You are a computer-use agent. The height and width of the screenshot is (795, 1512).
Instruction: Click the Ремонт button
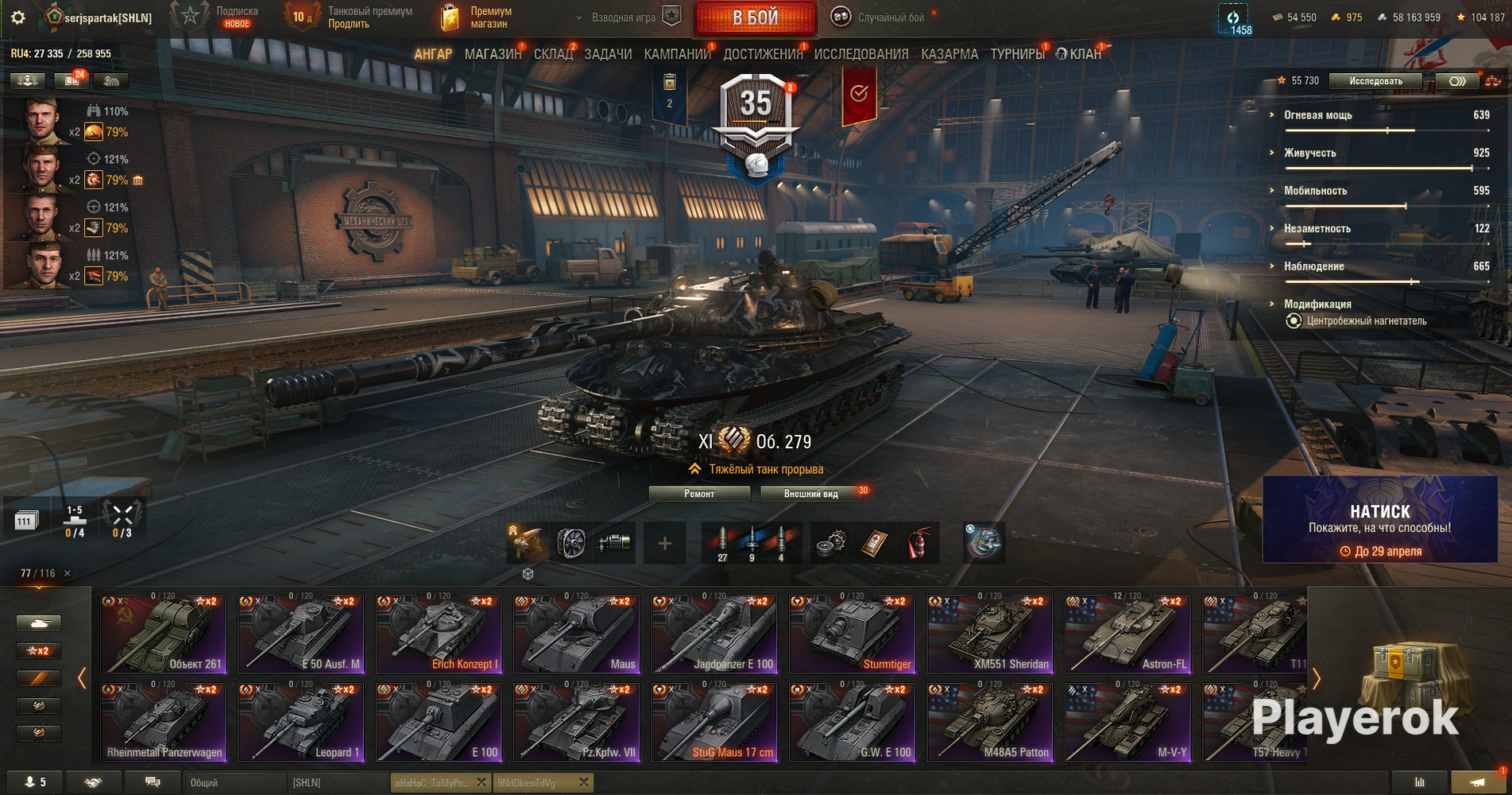(x=699, y=494)
